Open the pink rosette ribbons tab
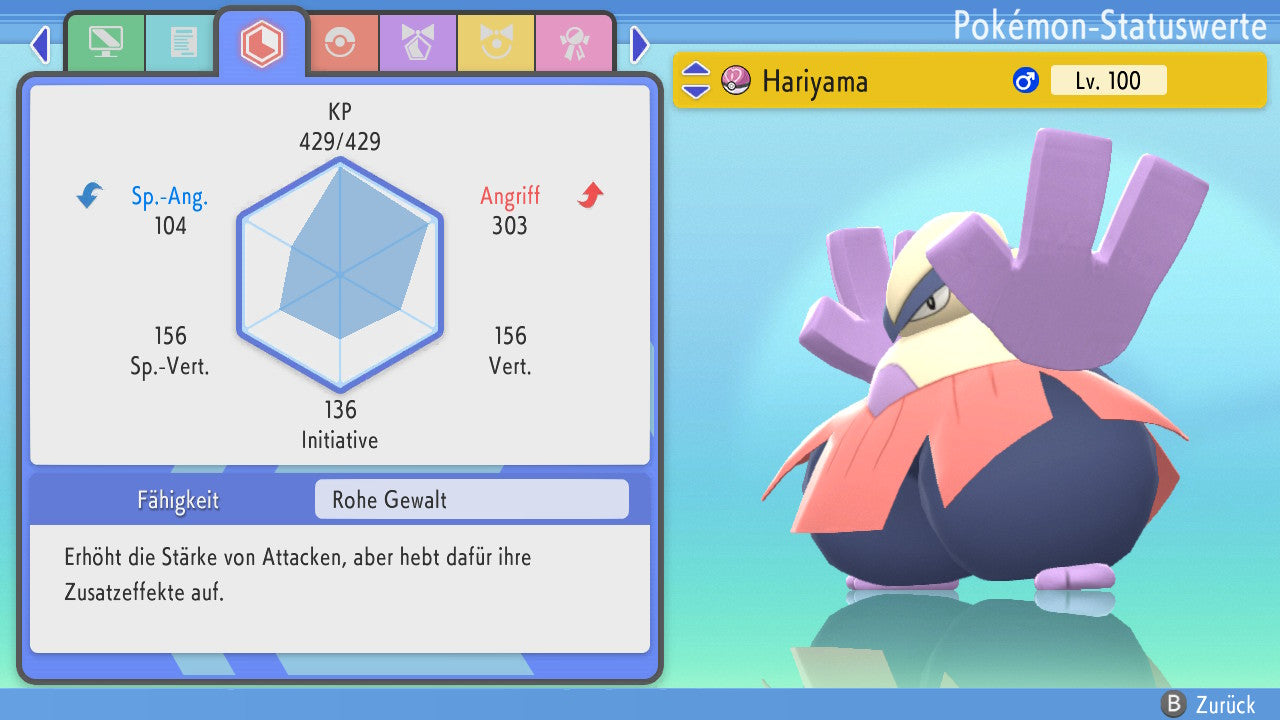Screen dimensions: 1280x720 pos(574,43)
